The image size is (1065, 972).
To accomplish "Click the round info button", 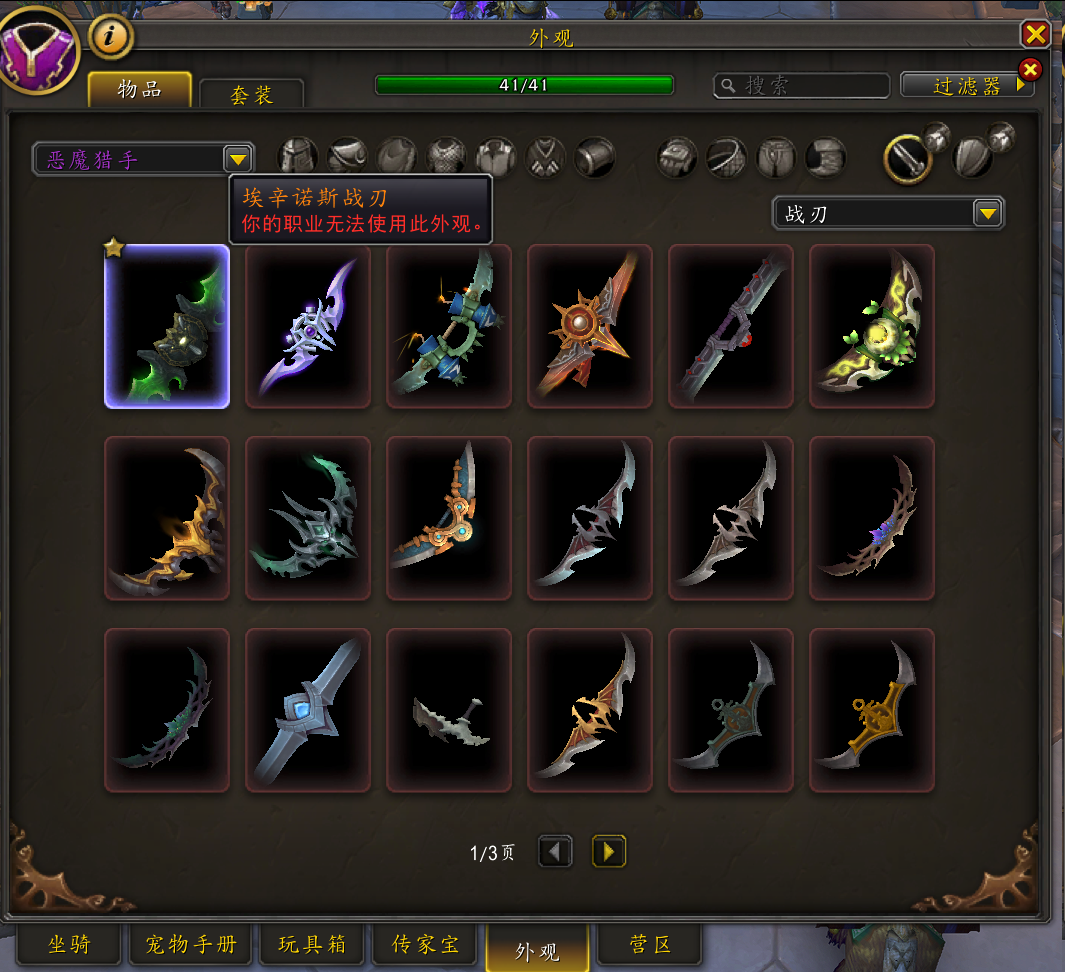I will point(111,38).
